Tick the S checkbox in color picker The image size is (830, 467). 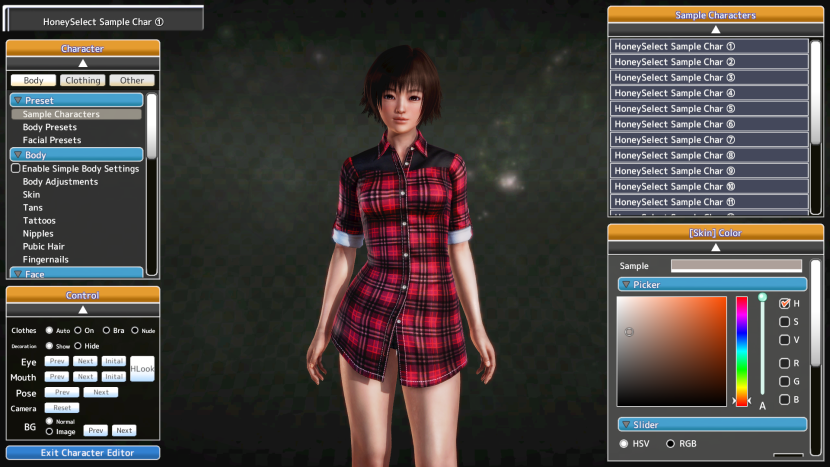coord(785,322)
